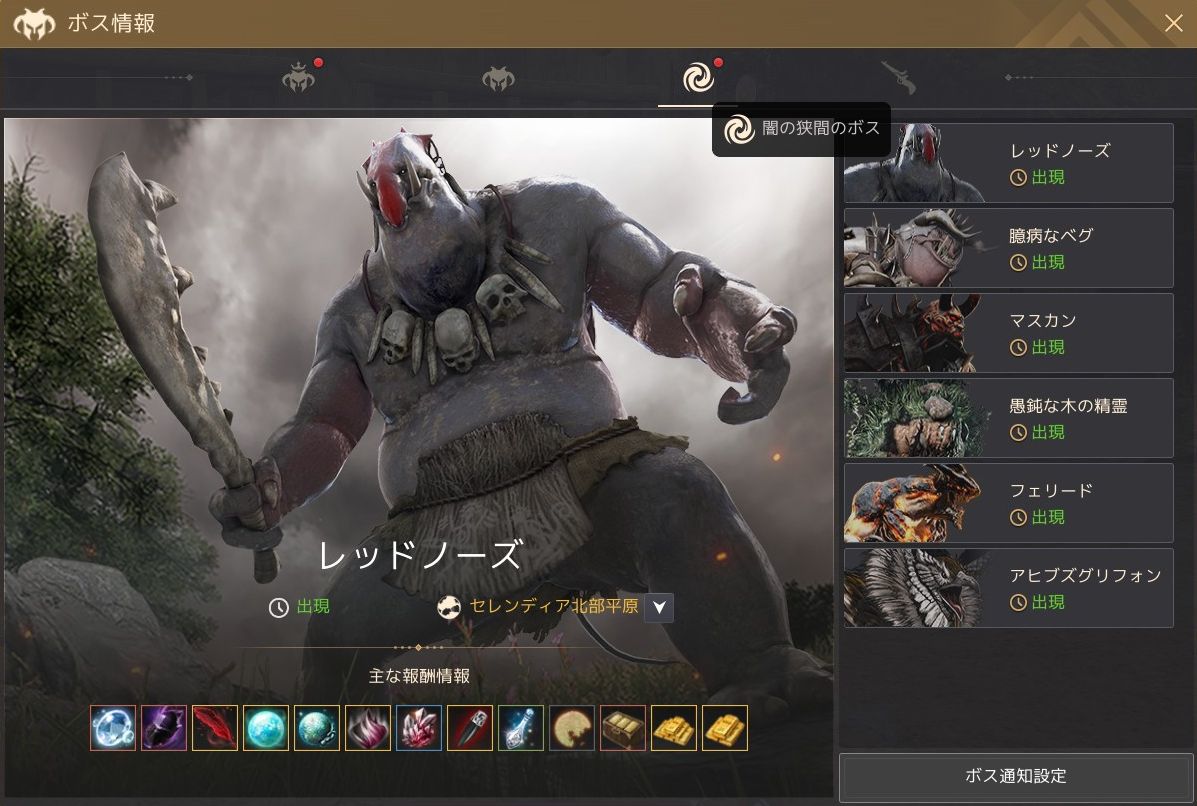Inspect the red crystal cluster reward
This screenshot has width=1197, height=806.
419,728
